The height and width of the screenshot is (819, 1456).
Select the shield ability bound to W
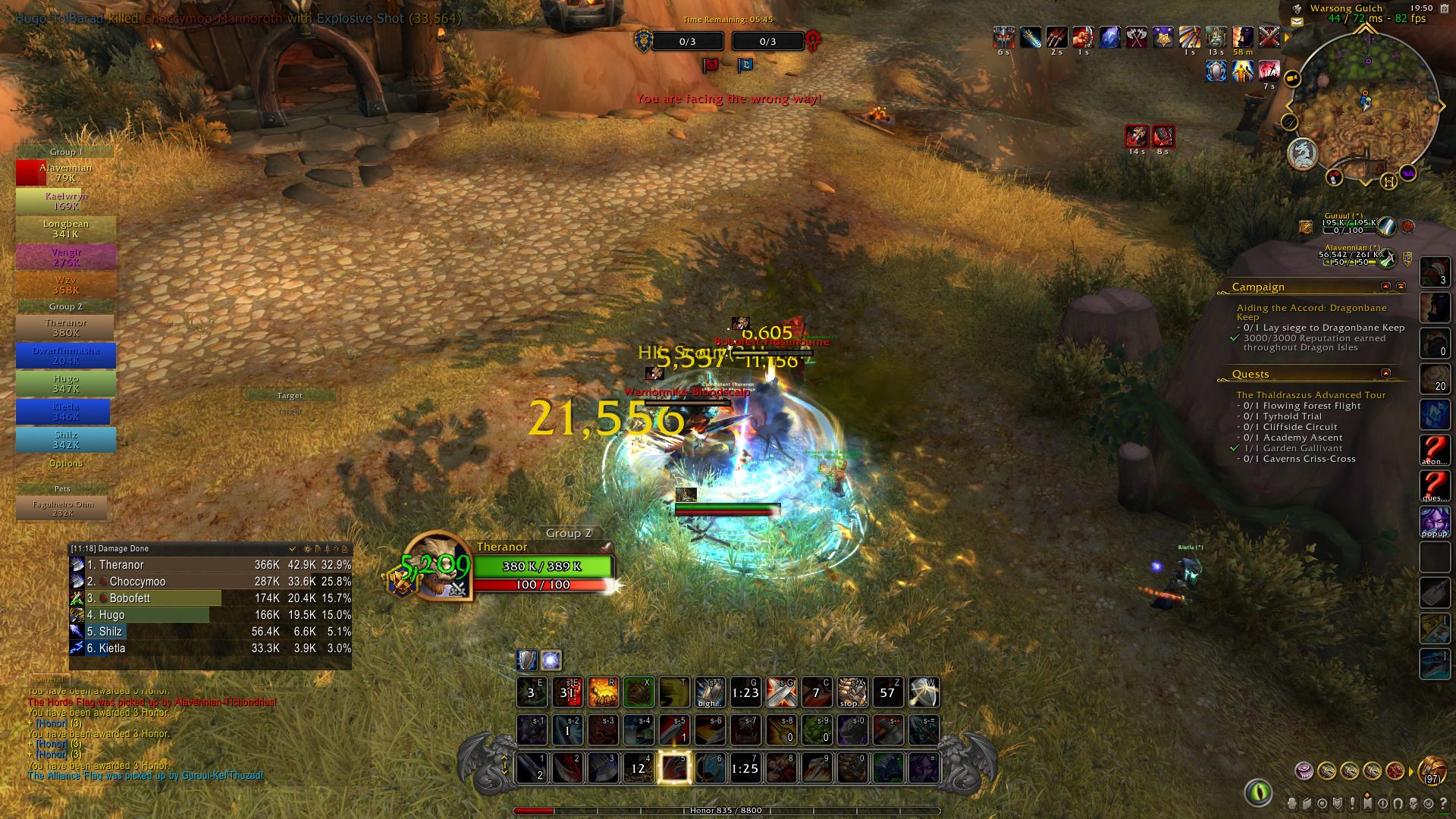click(x=924, y=692)
